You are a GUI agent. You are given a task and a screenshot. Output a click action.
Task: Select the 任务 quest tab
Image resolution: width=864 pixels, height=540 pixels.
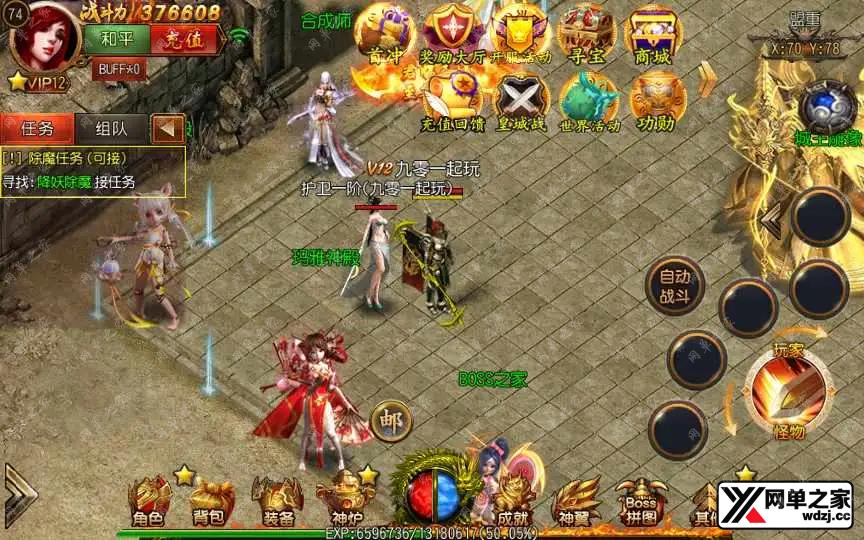pyautogui.click(x=38, y=128)
